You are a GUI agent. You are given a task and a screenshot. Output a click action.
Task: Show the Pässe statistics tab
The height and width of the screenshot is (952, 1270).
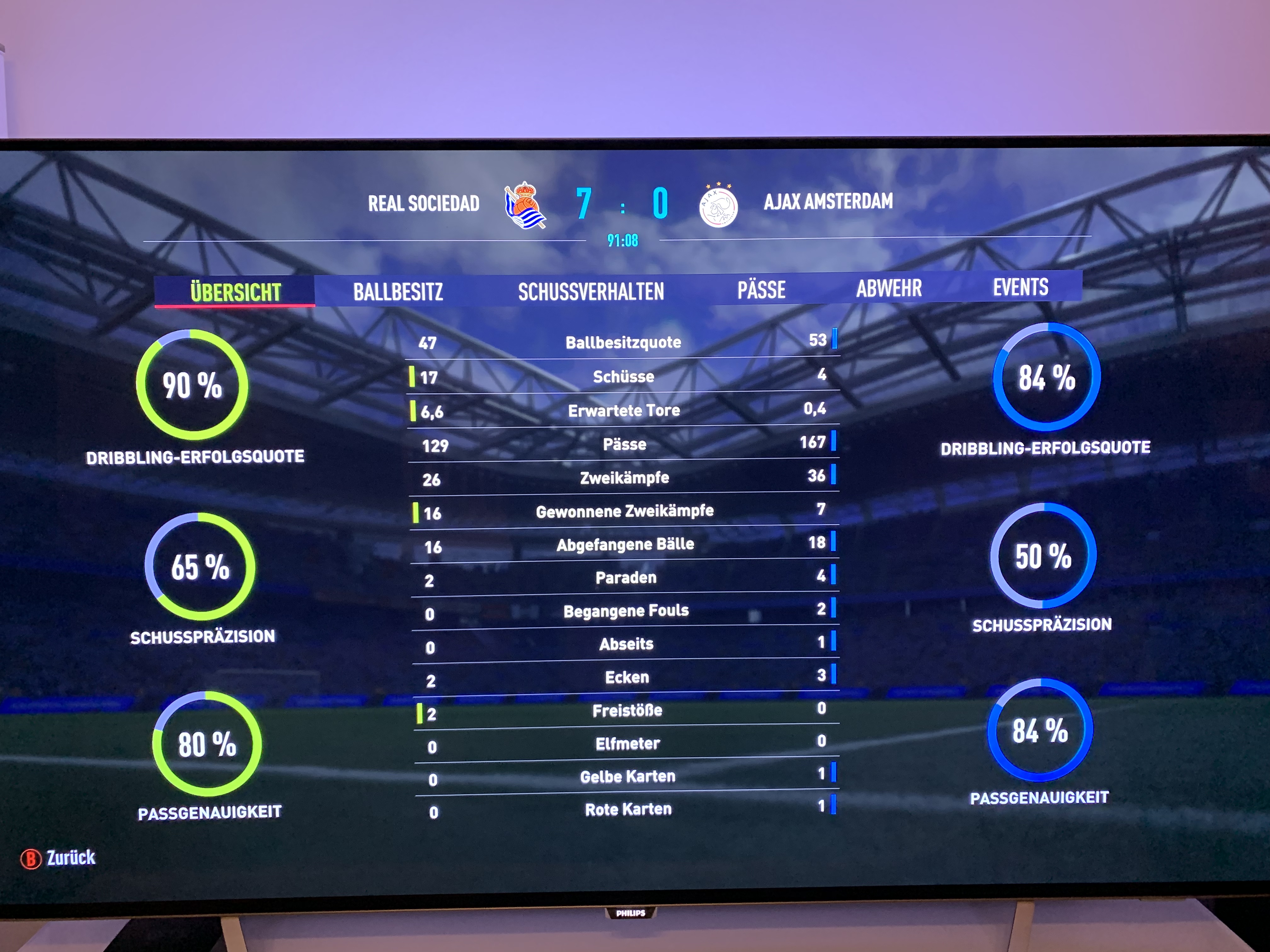[761, 289]
